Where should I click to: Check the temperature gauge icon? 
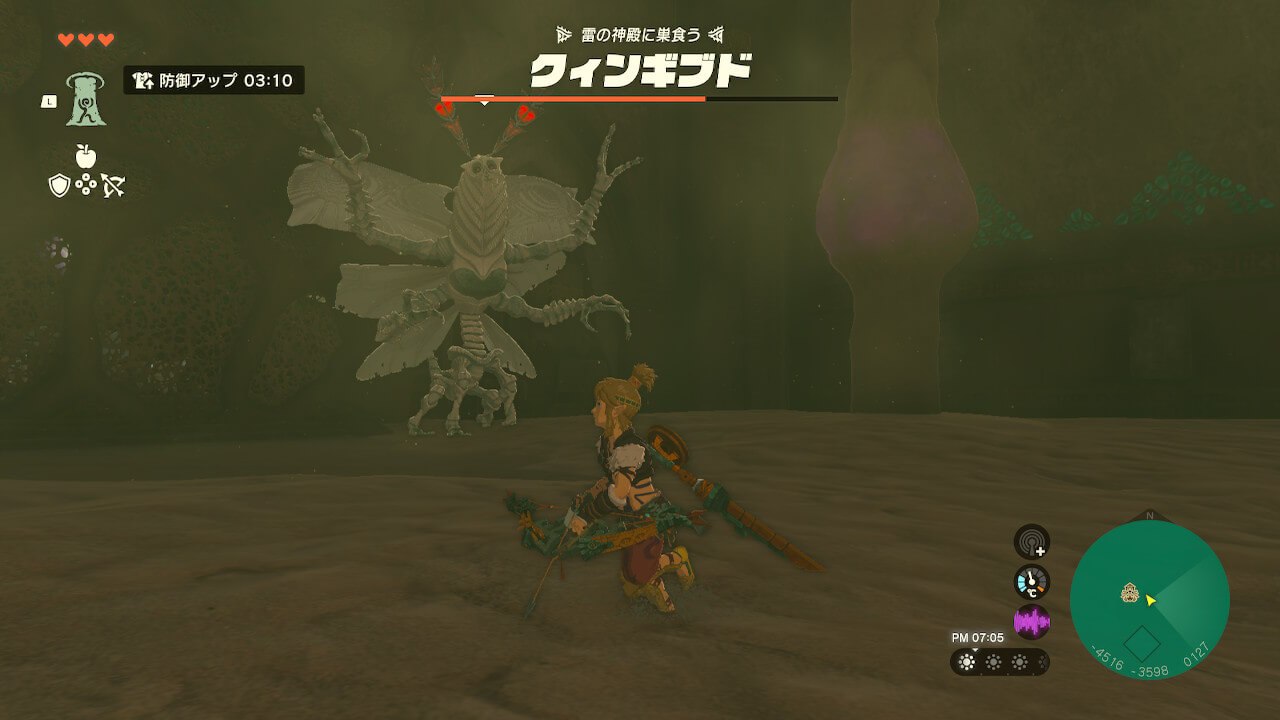[1031, 582]
